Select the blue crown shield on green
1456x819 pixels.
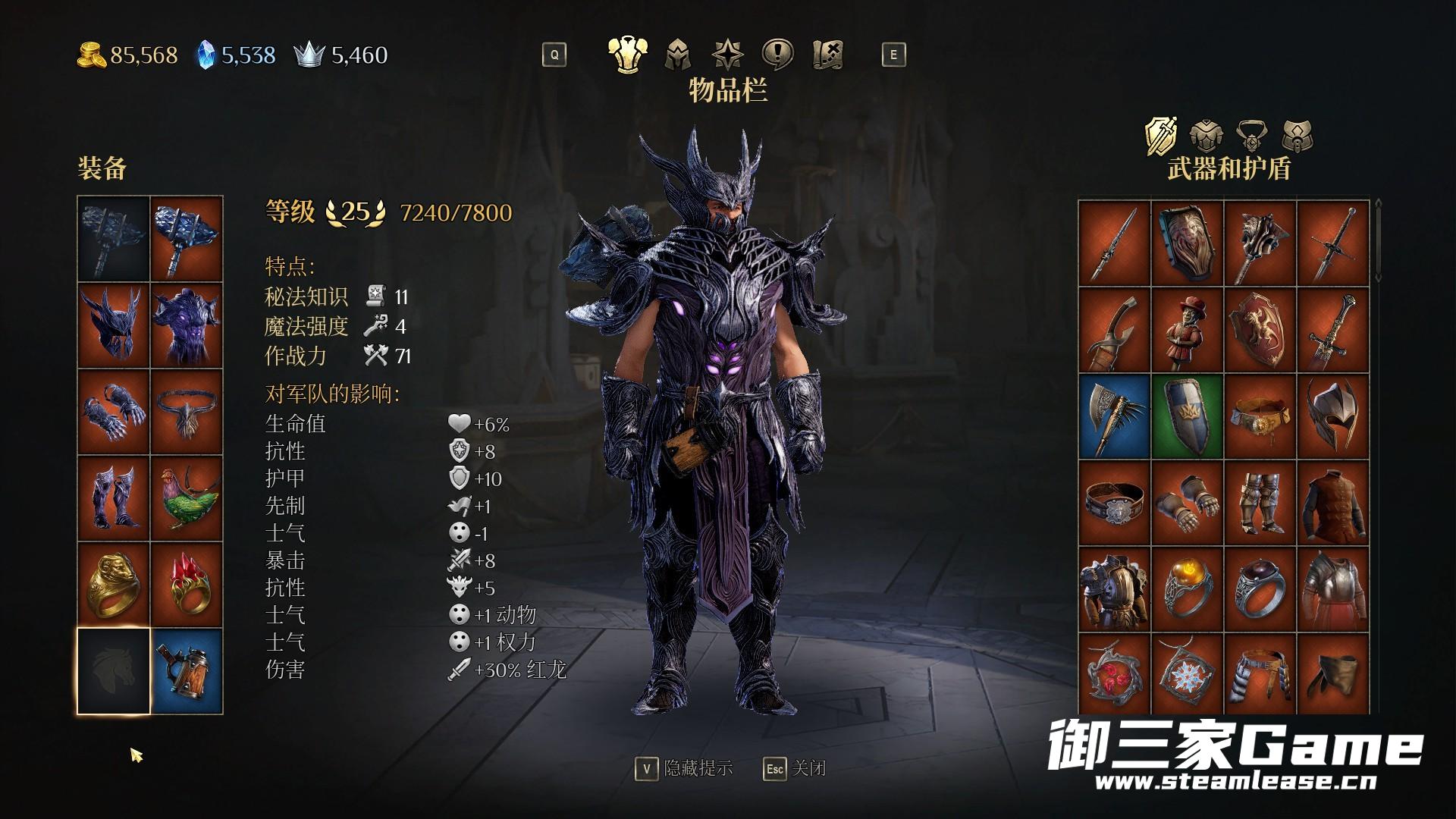tap(1188, 416)
